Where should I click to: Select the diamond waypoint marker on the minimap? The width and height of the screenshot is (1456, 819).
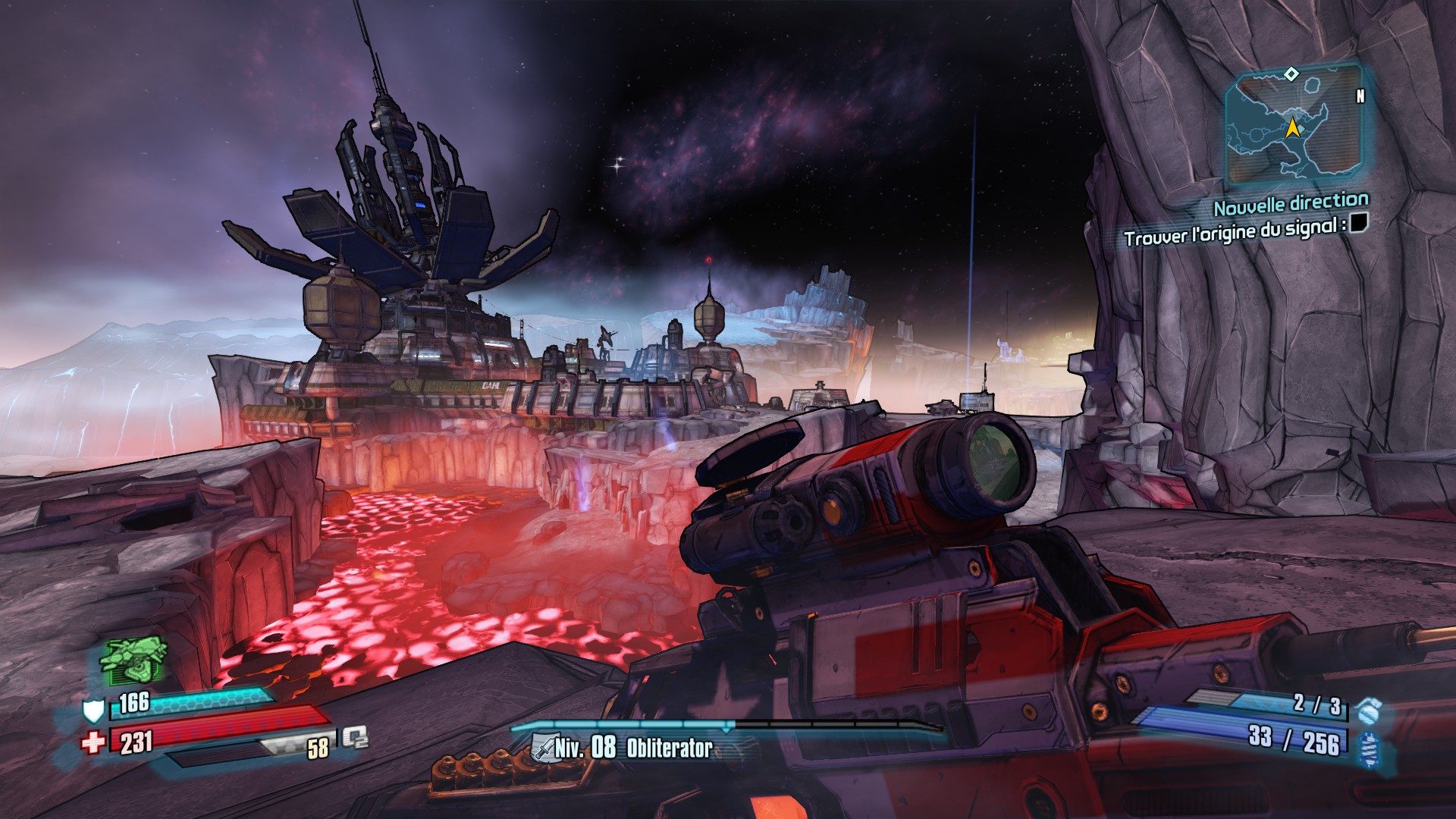[x=1291, y=74]
